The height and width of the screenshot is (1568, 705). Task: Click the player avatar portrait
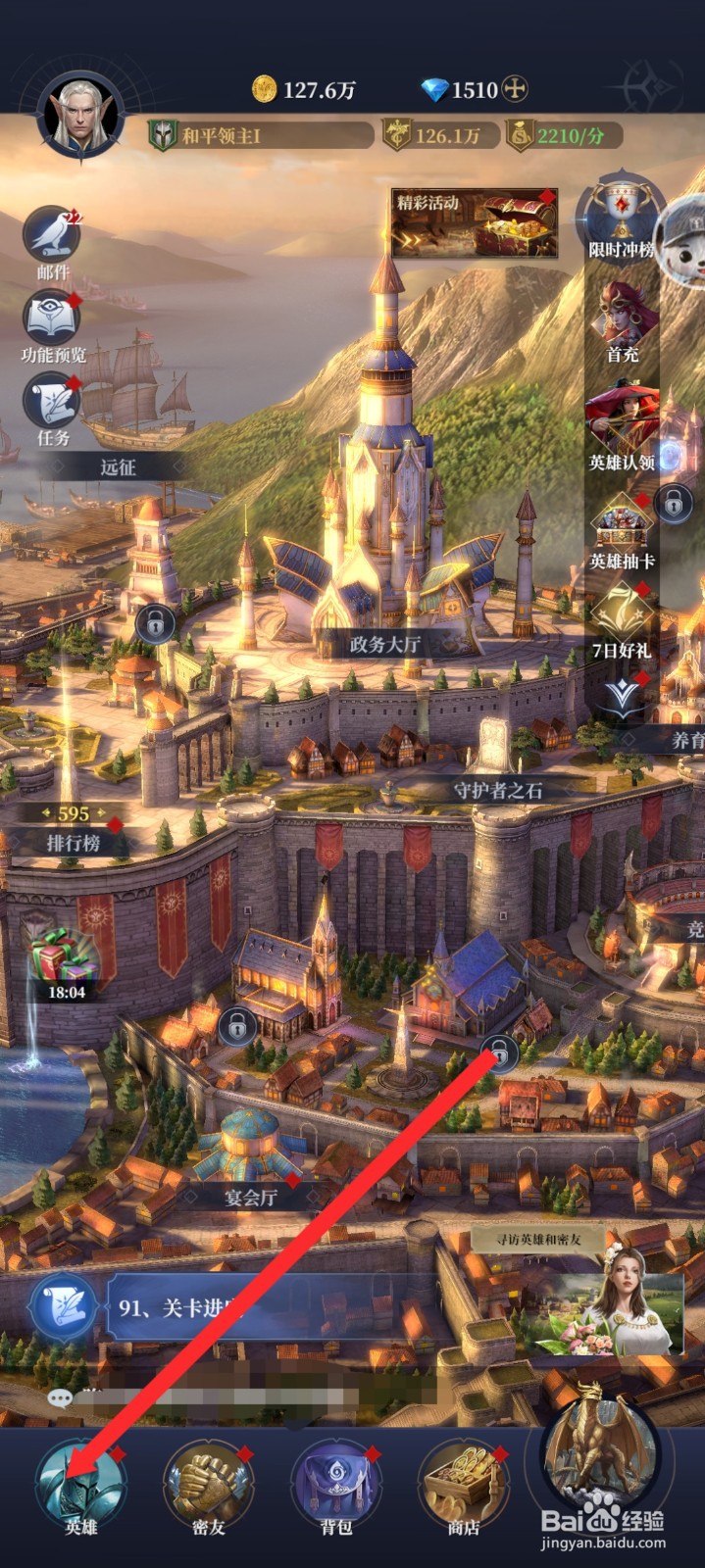pos(80,118)
